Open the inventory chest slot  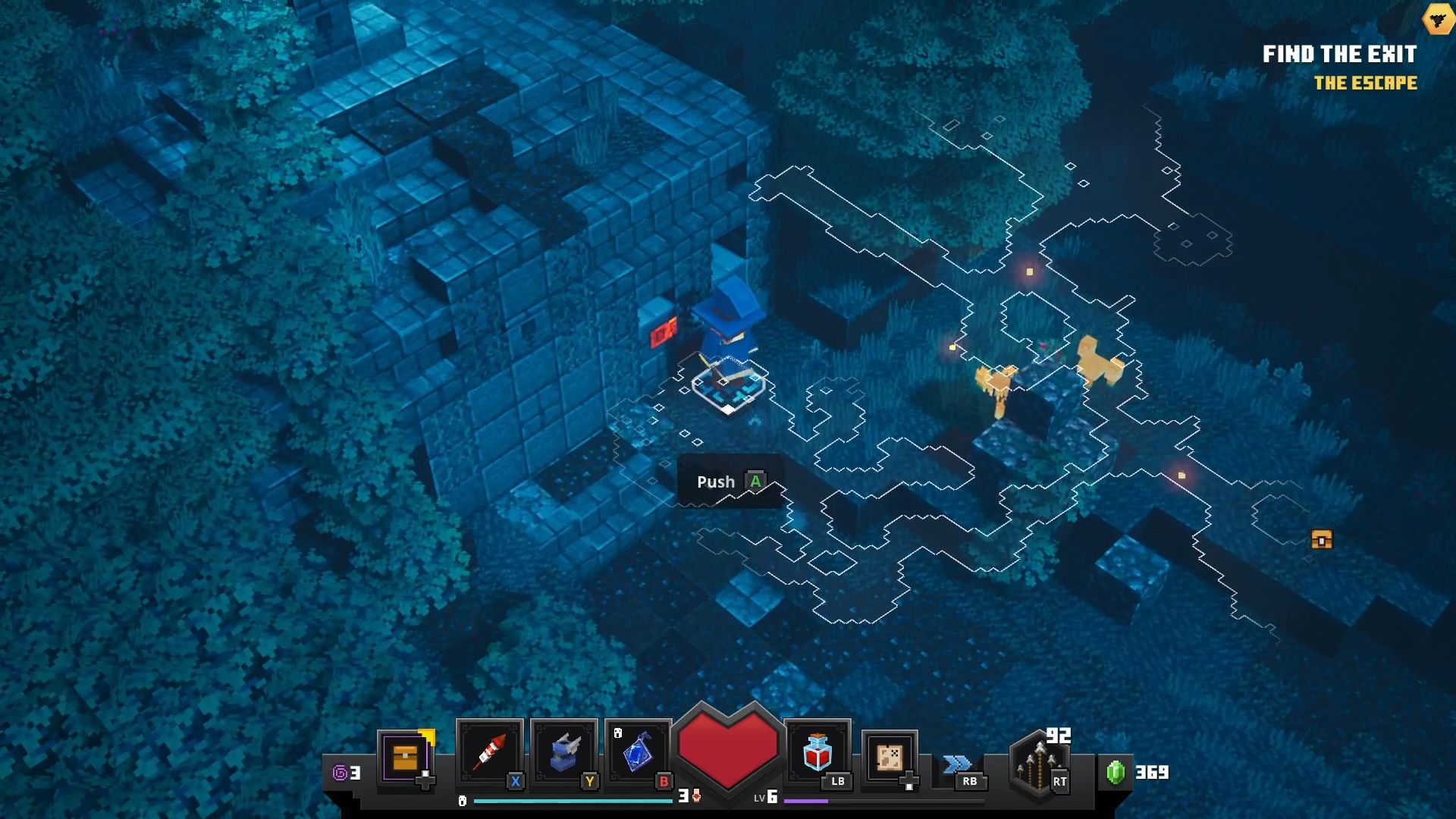coord(406,758)
